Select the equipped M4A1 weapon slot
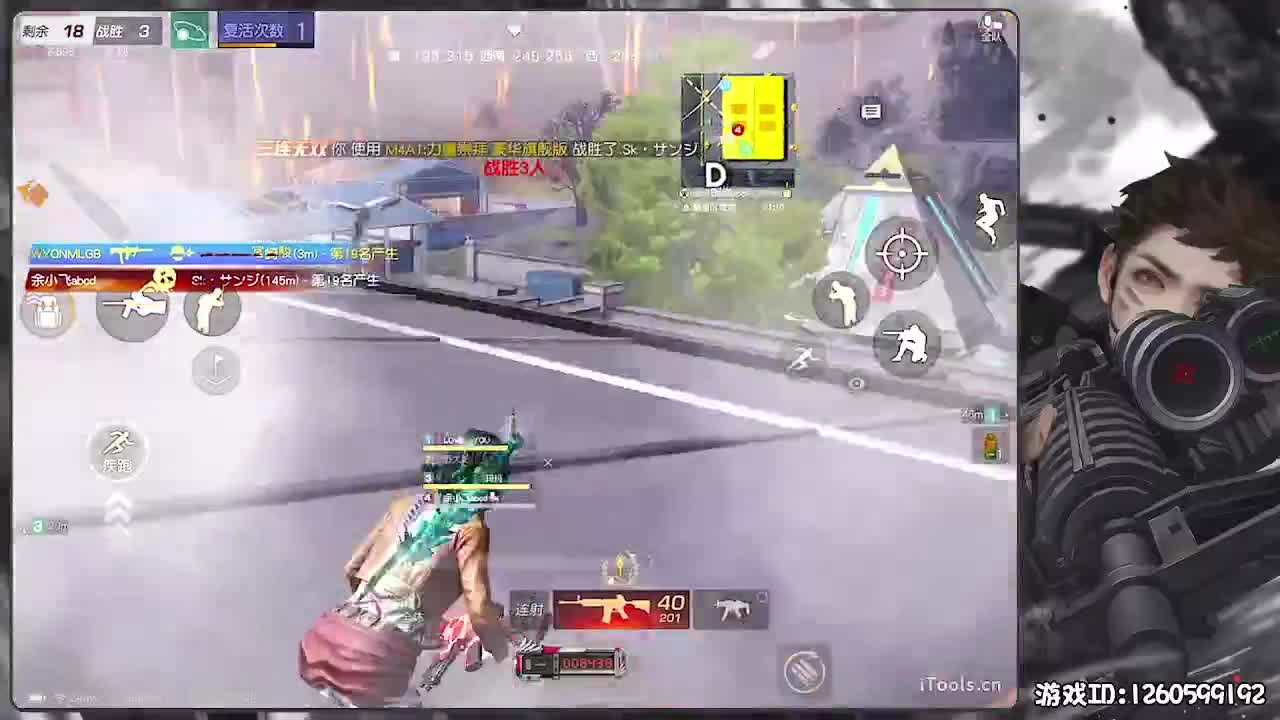The image size is (1280, 720). (x=620, y=608)
